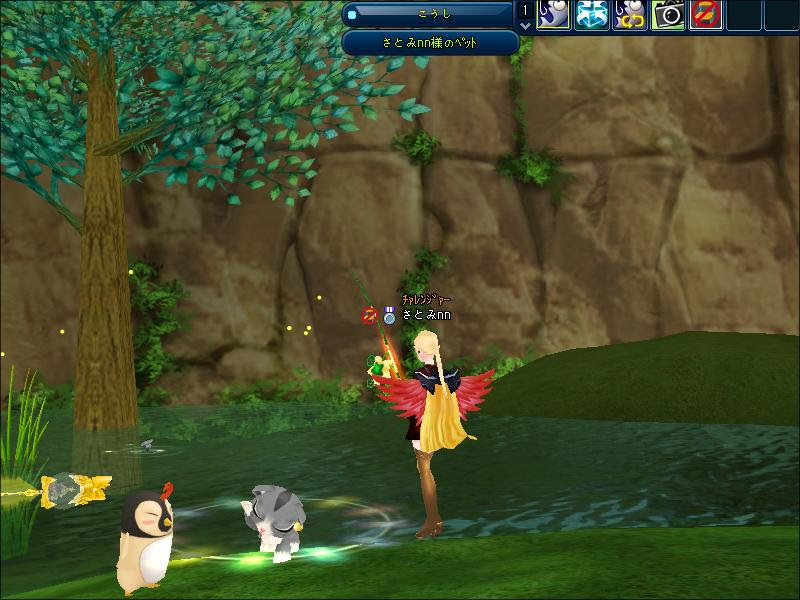
Task: Use the blue ice crystal skill
Action: click(592, 14)
